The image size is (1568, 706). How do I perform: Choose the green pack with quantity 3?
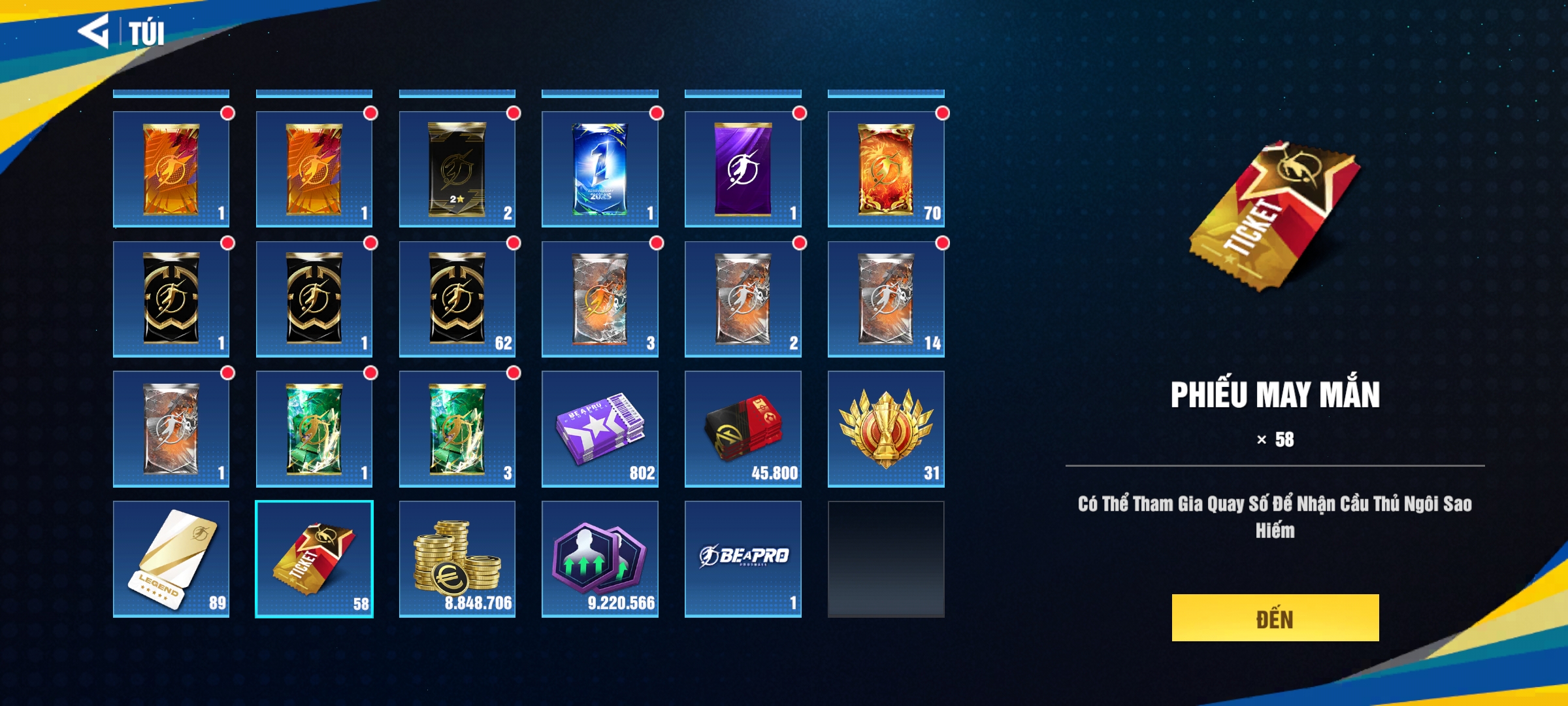pyautogui.click(x=457, y=429)
